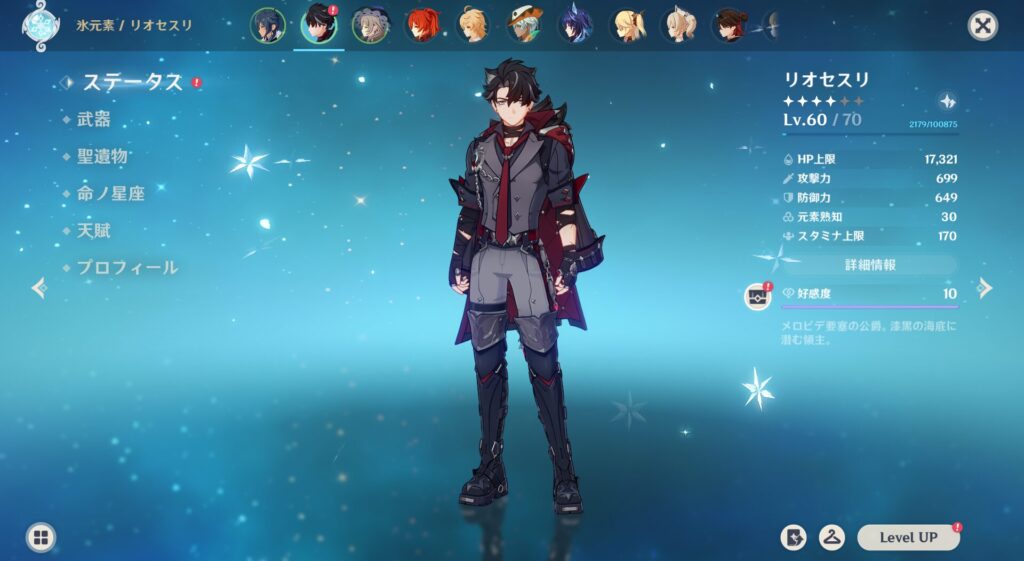Viewport: 1024px width, 561px height.
Task: Select the first dark-blue-haired character portrait
Action: (267, 25)
